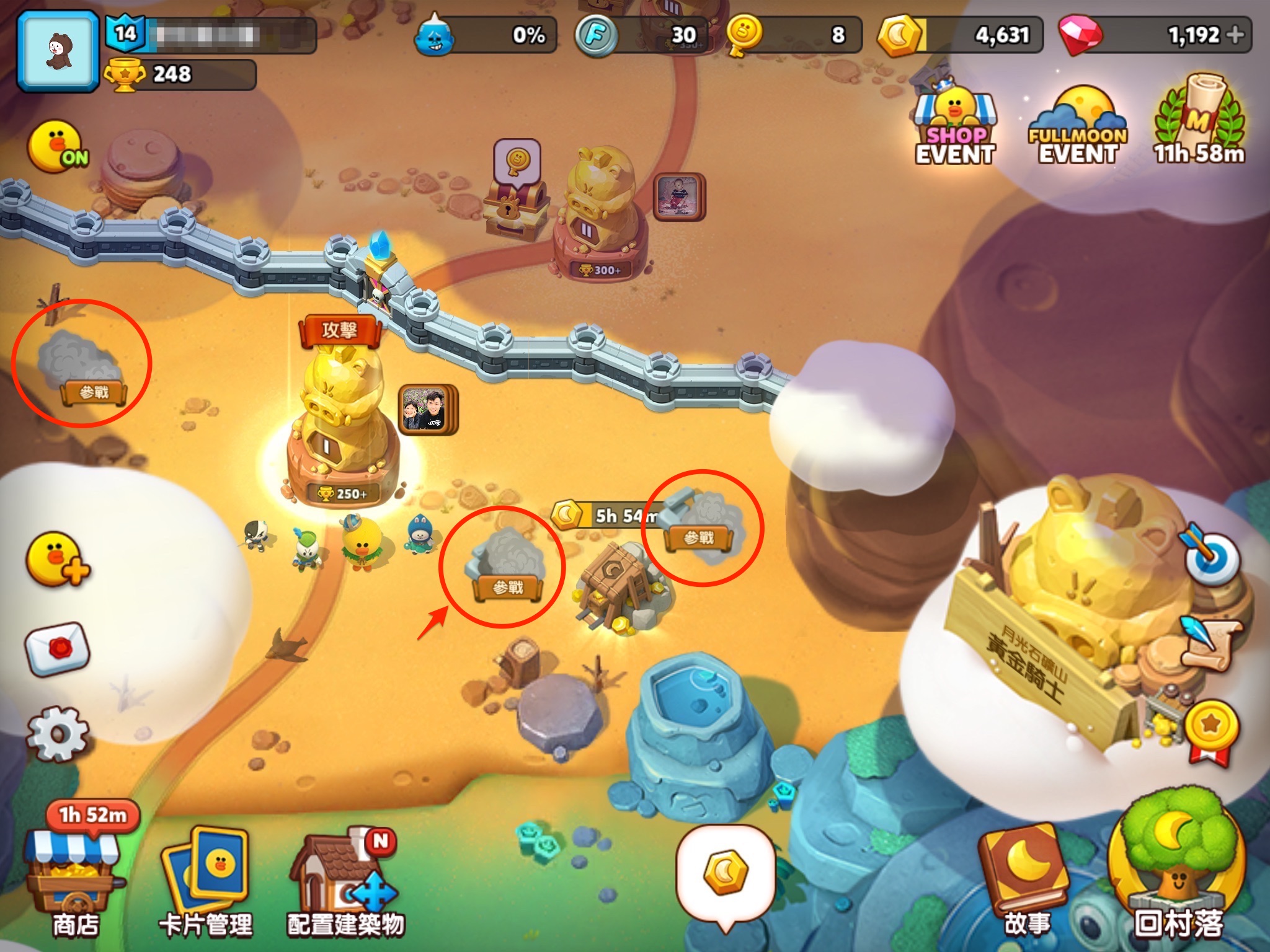
Task: Open the player profile avatar
Action: click(x=58, y=51)
